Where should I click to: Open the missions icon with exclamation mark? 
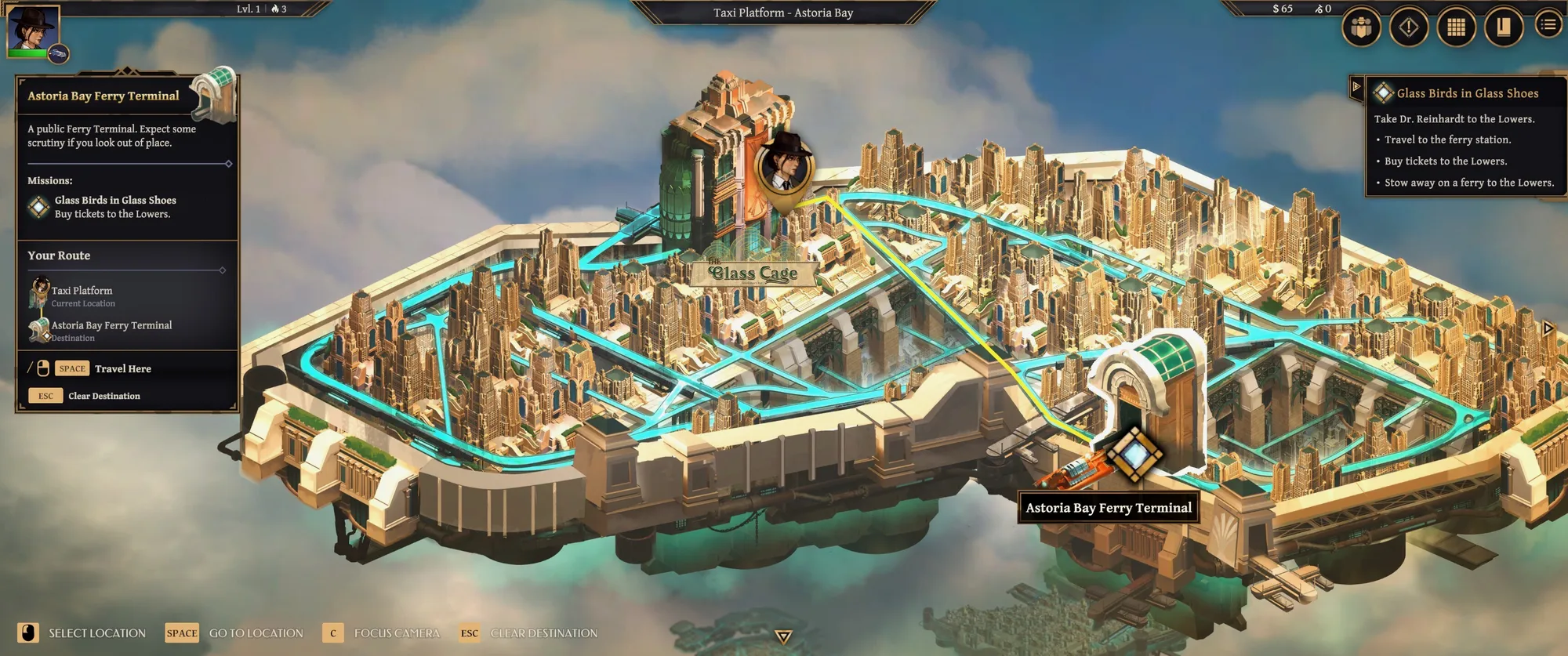pyautogui.click(x=1409, y=27)
